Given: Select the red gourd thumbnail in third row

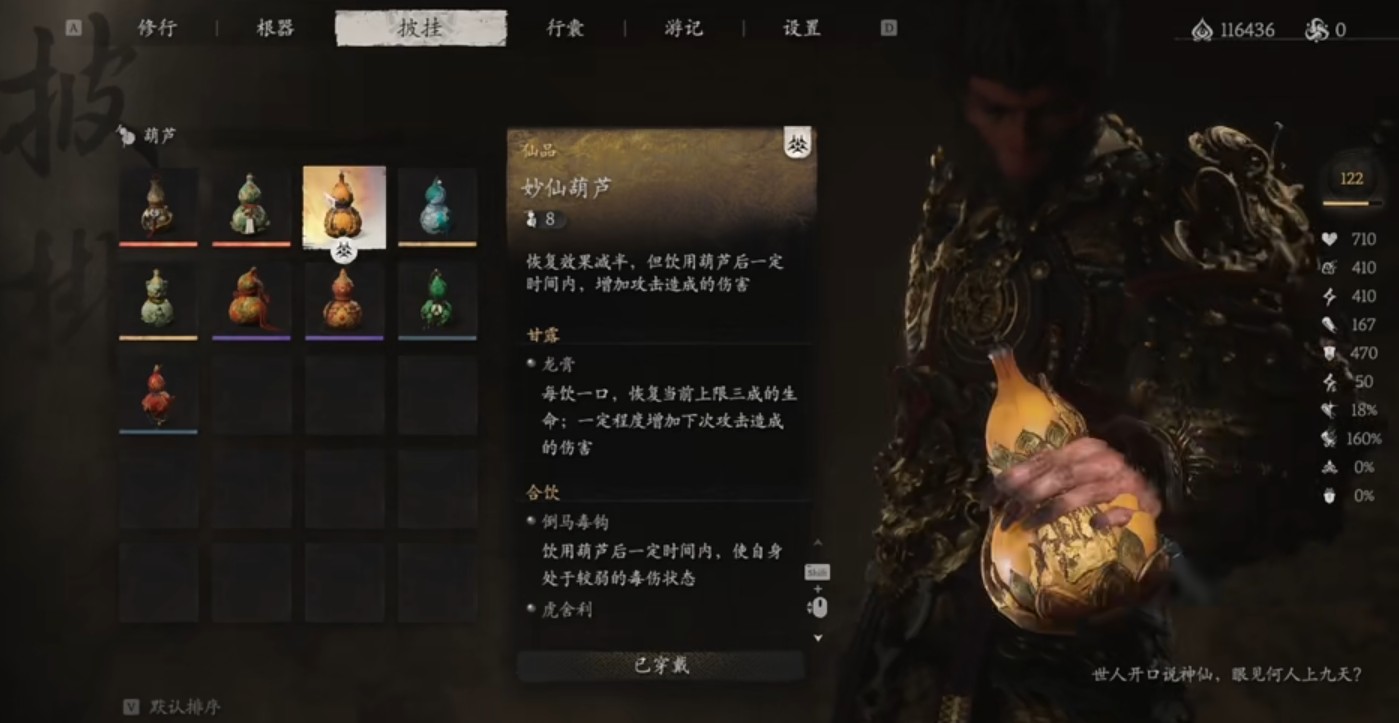Looking at the screenshot, I should [x=157, y=391].
